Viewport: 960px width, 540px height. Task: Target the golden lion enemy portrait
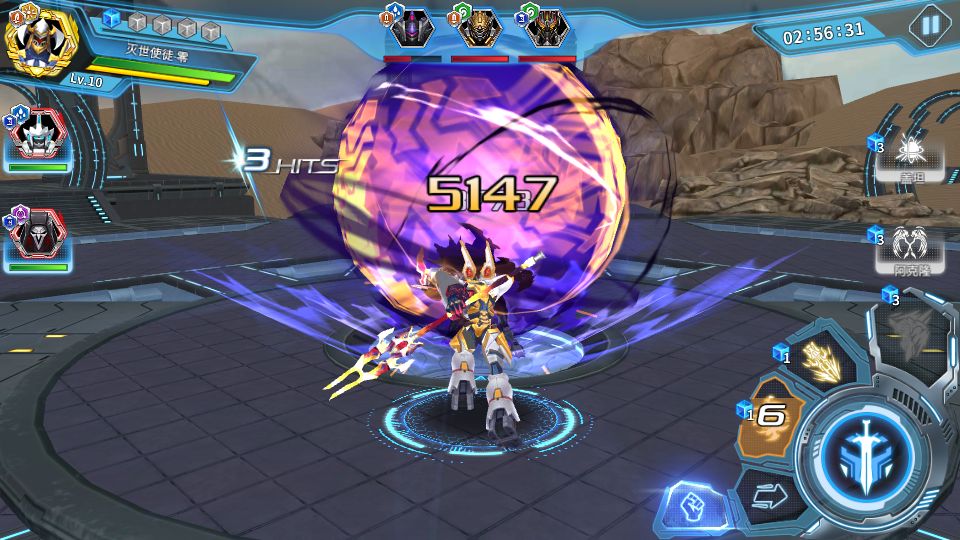(x=479, y=29)
